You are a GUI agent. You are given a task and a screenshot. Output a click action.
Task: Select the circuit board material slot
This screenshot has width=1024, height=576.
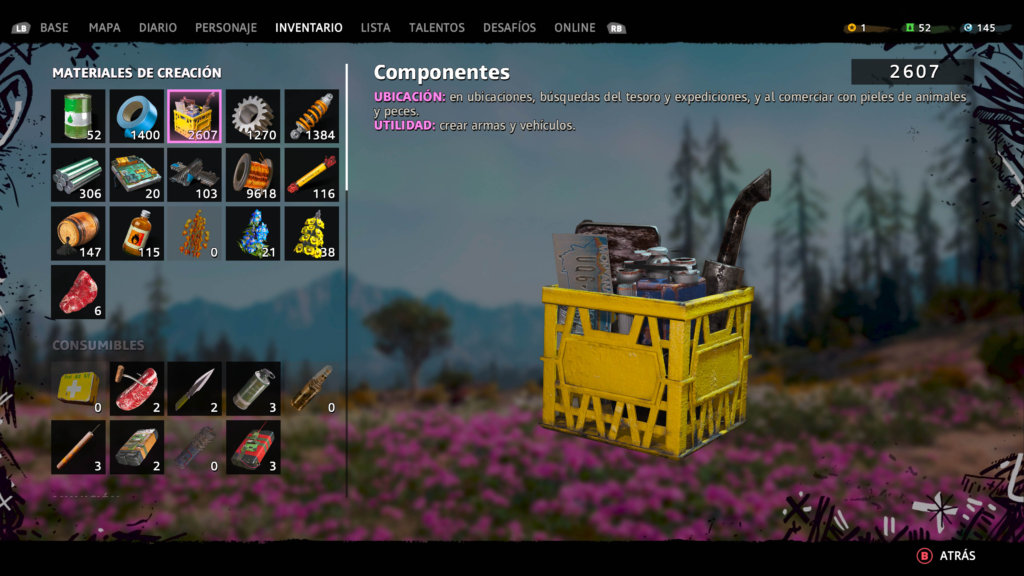[x=136, y=175]
